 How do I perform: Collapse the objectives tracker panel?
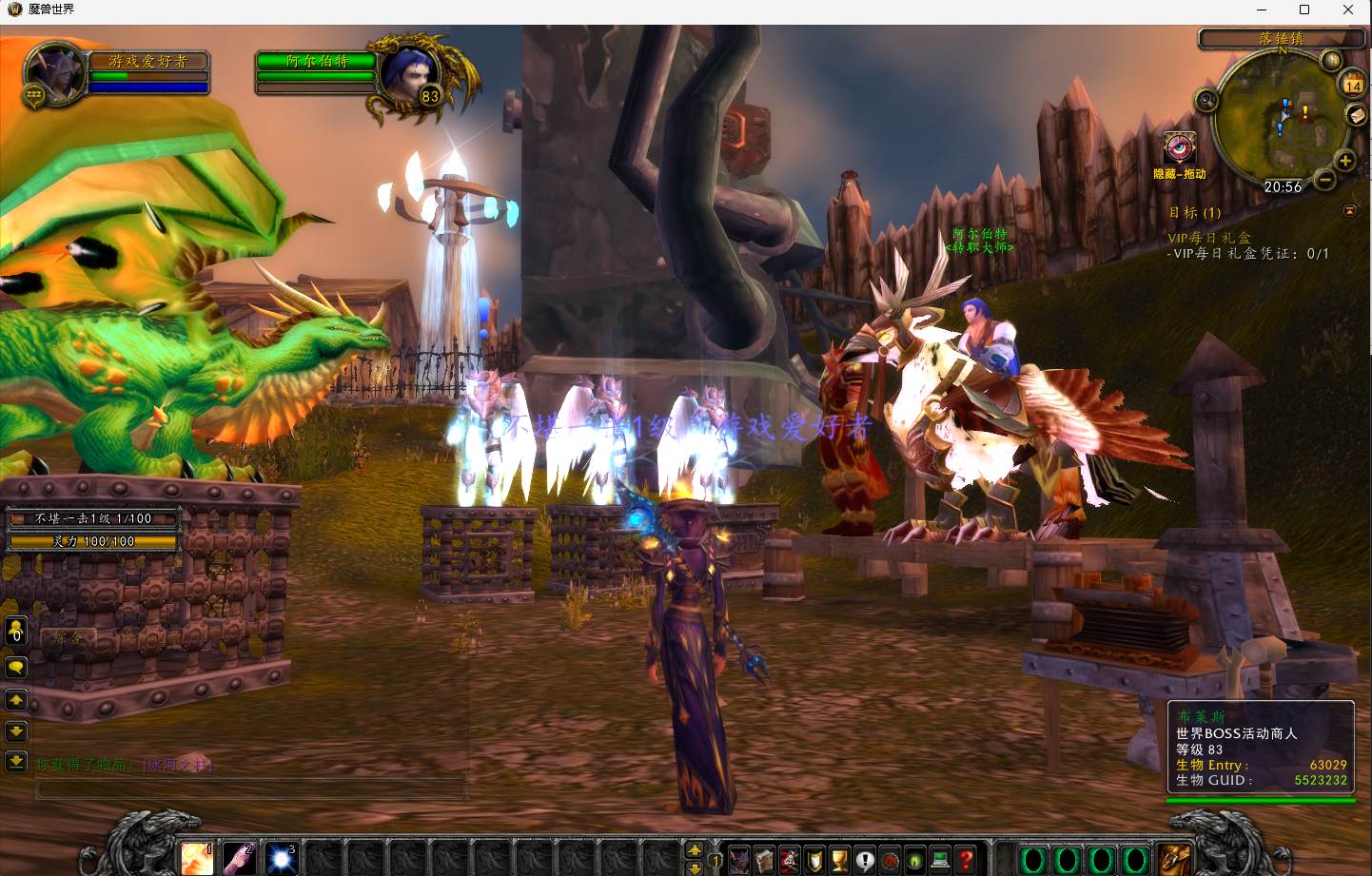1349,210
